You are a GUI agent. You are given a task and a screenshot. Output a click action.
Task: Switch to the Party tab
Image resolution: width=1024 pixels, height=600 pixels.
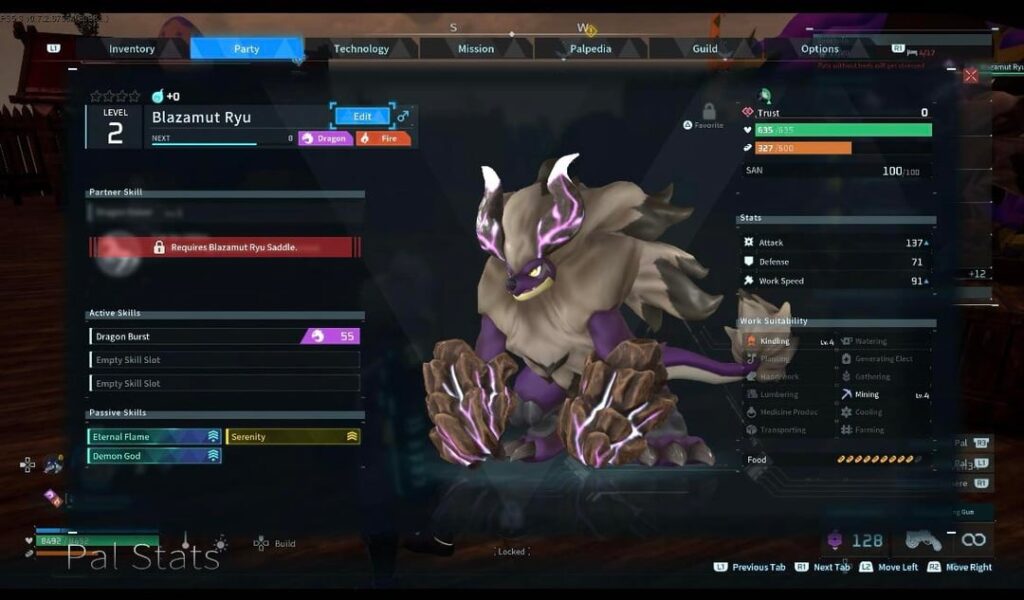coord(247,49)
